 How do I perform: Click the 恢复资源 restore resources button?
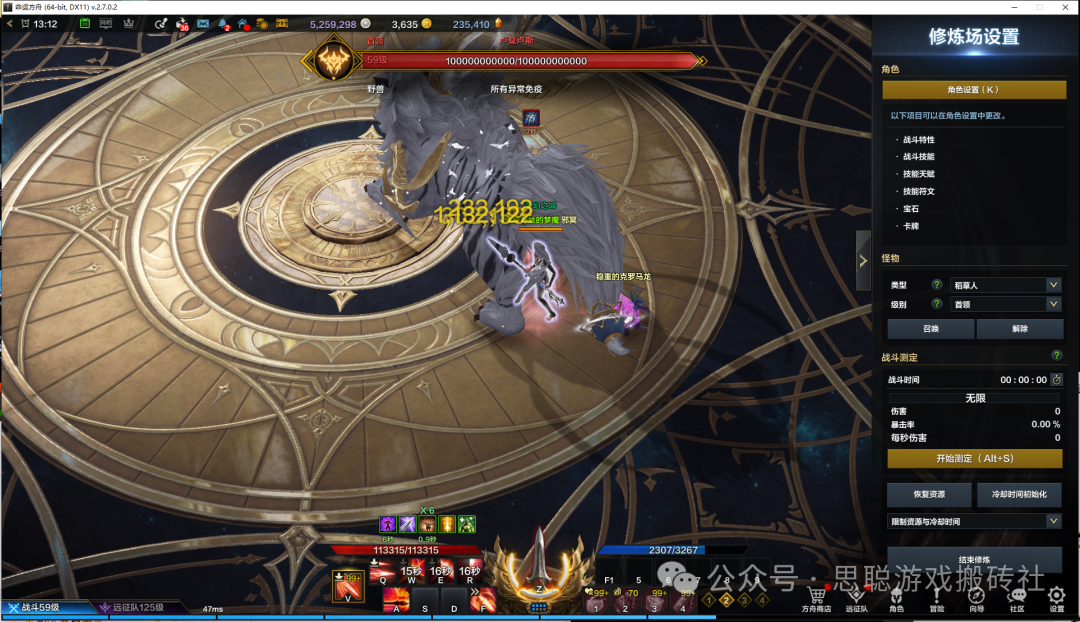[929, 495]
